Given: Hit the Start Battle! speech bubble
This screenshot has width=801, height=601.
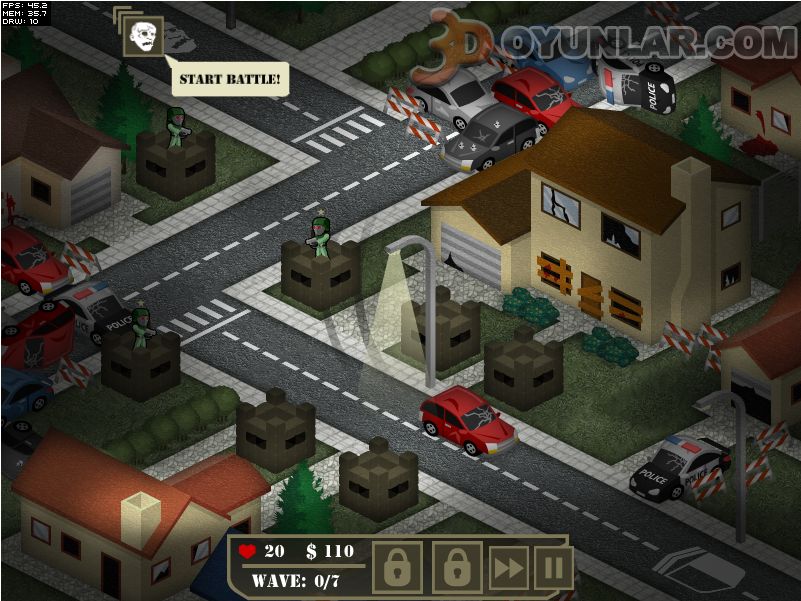Looking at the screenshot, I should [231, 78].
